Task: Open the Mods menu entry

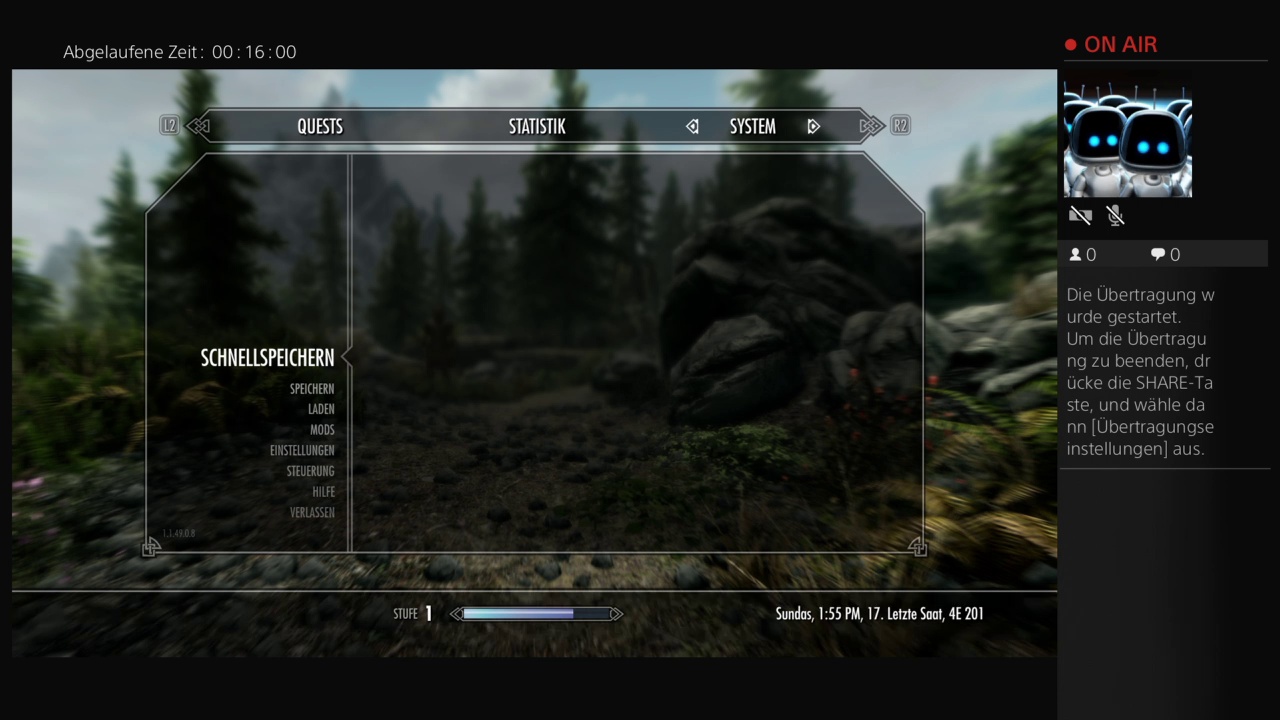Action: (x=322, y=430)
